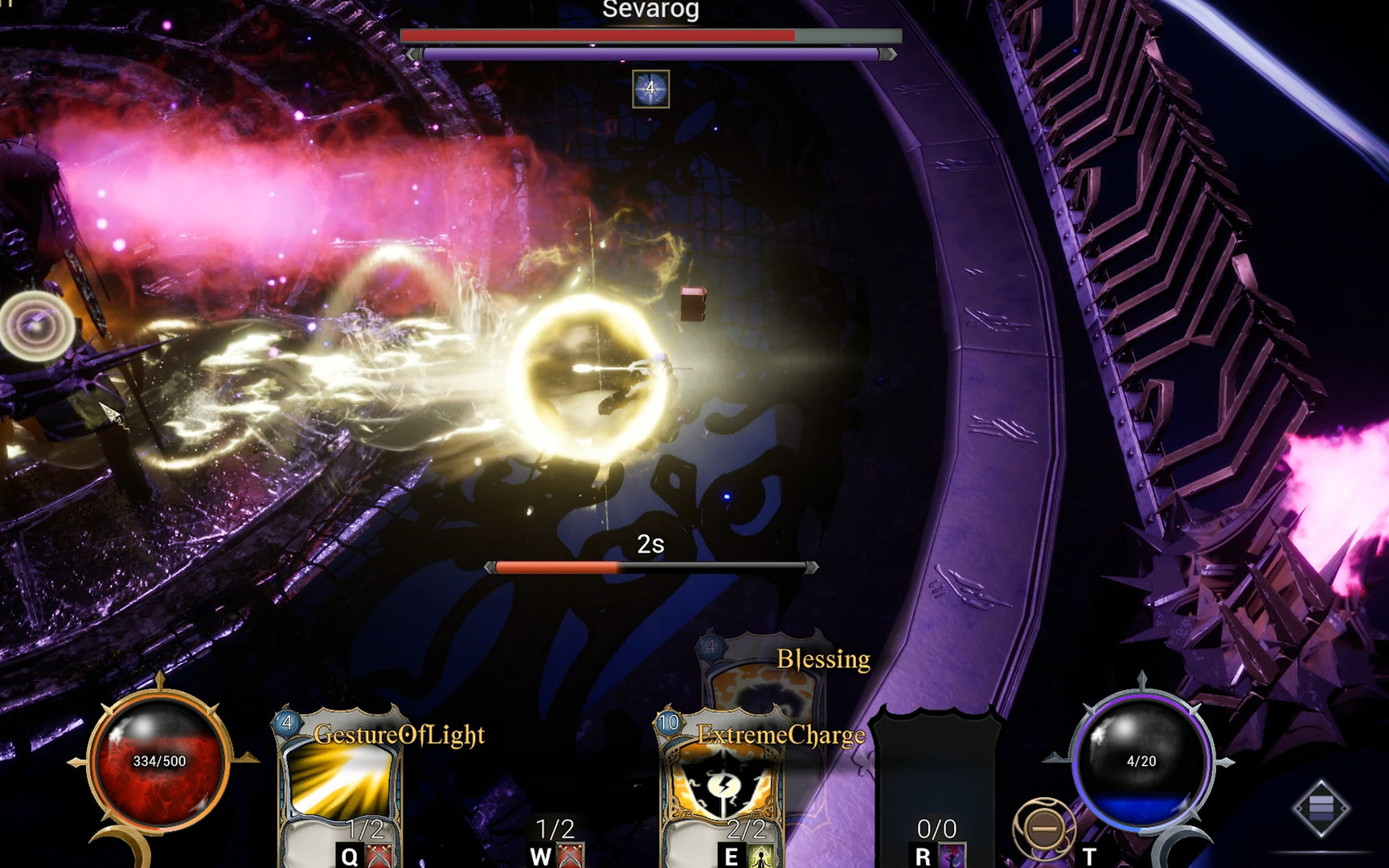
Task: Activate the ExtremeCharge ability card
Action: tap(725, 779)
